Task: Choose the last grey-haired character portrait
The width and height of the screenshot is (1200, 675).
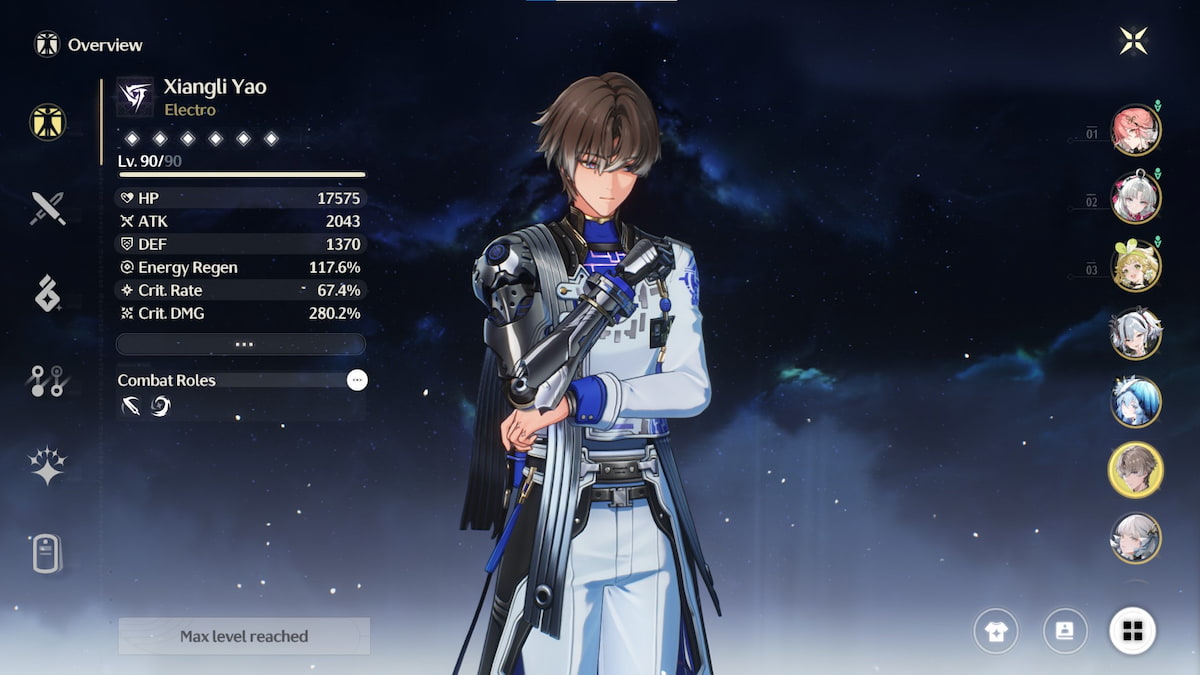Action: [1136, 538]
